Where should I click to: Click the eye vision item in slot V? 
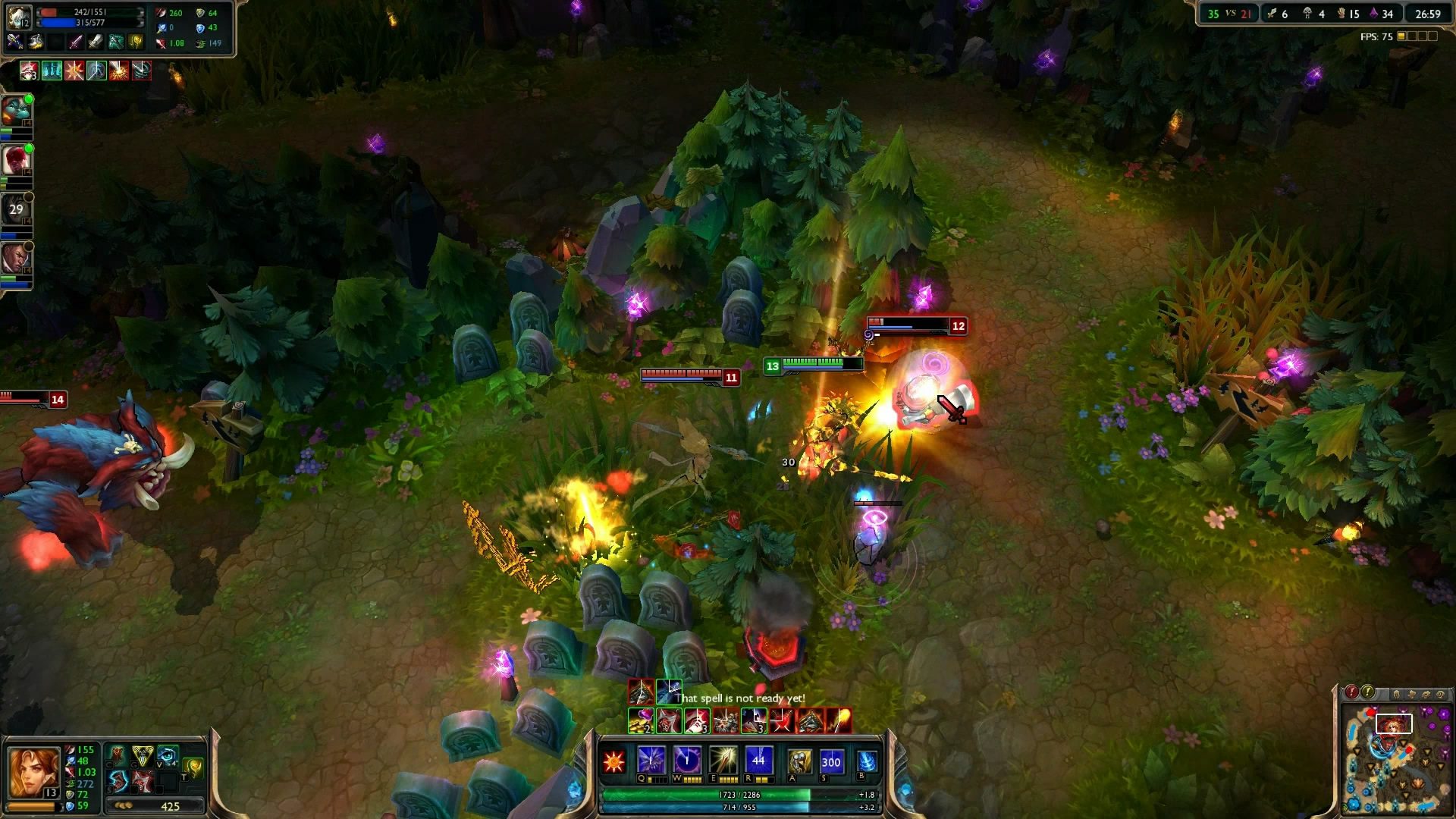pyautogui.click(x=166, y=756)
